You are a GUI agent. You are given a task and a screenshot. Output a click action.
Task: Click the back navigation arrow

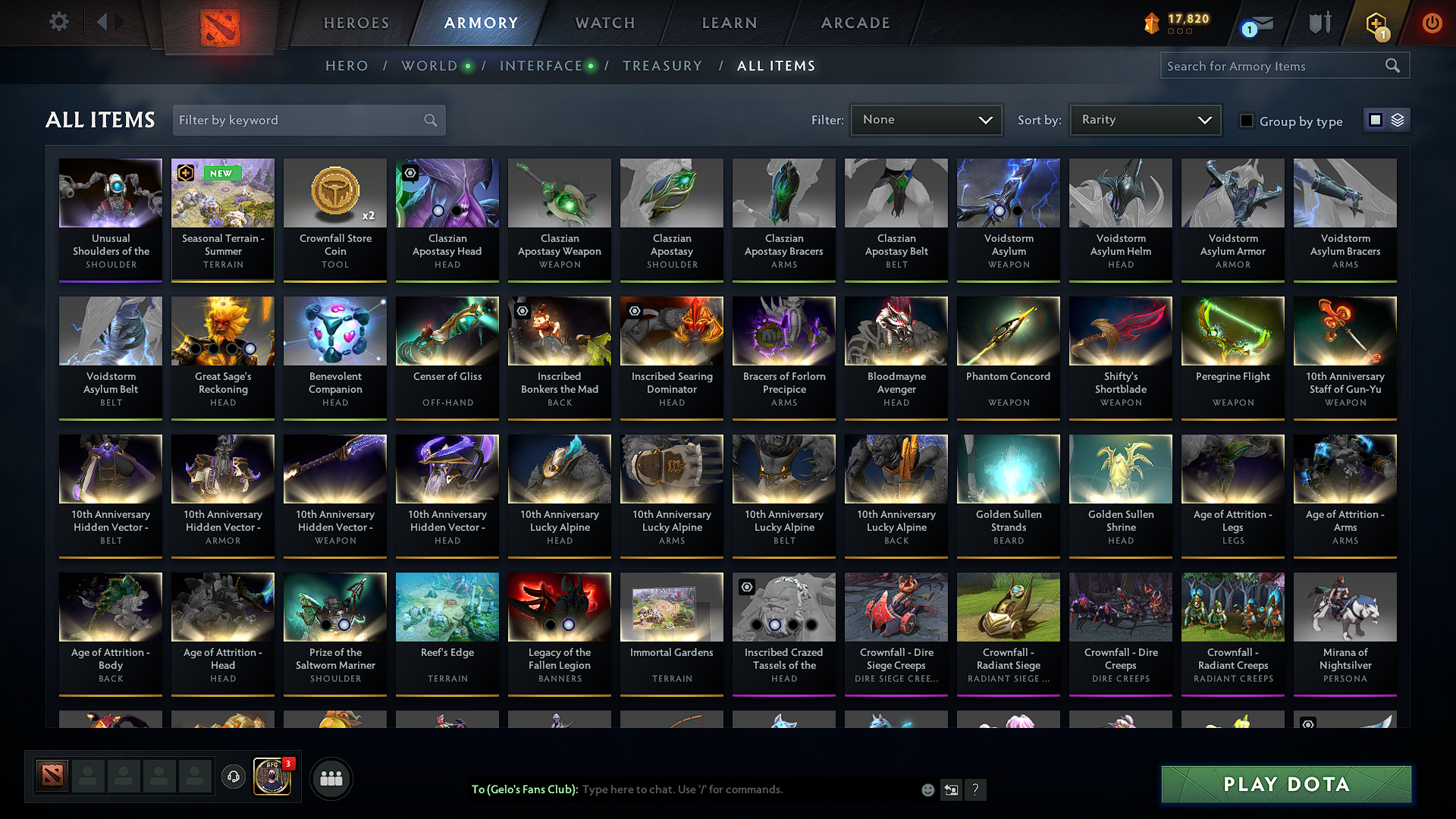tap(101, 22)
